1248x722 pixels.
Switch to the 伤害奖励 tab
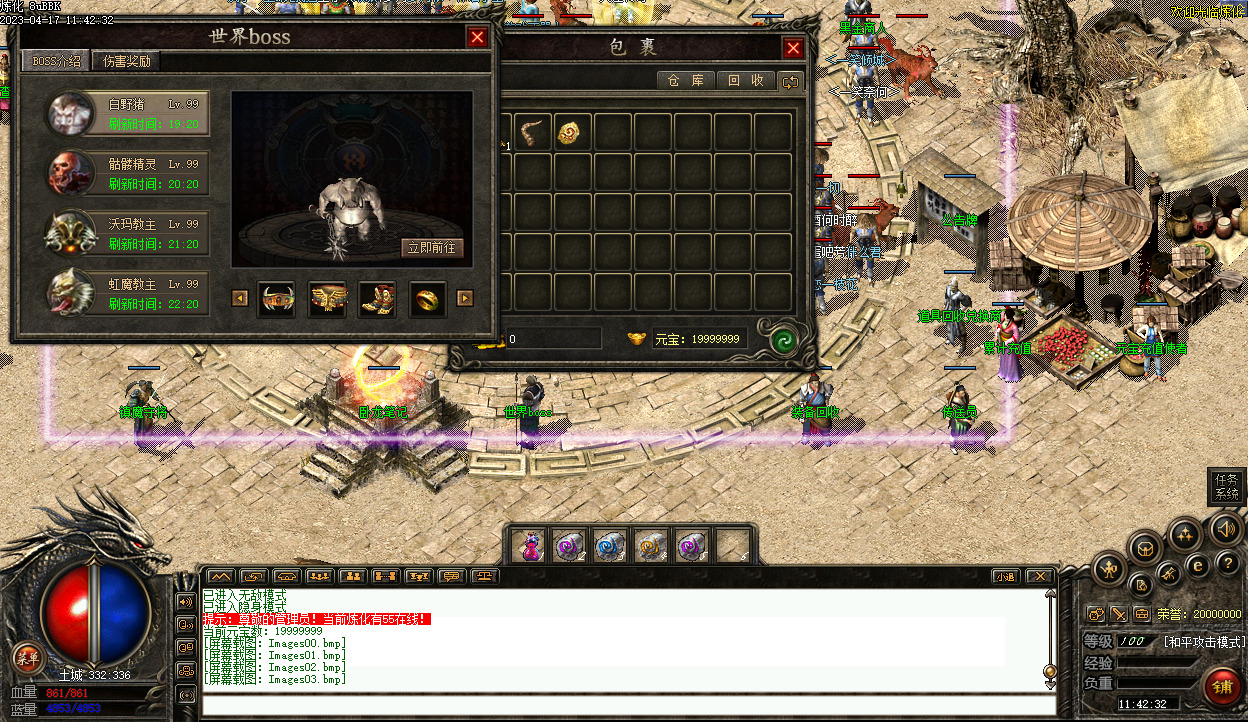point(127,61)
